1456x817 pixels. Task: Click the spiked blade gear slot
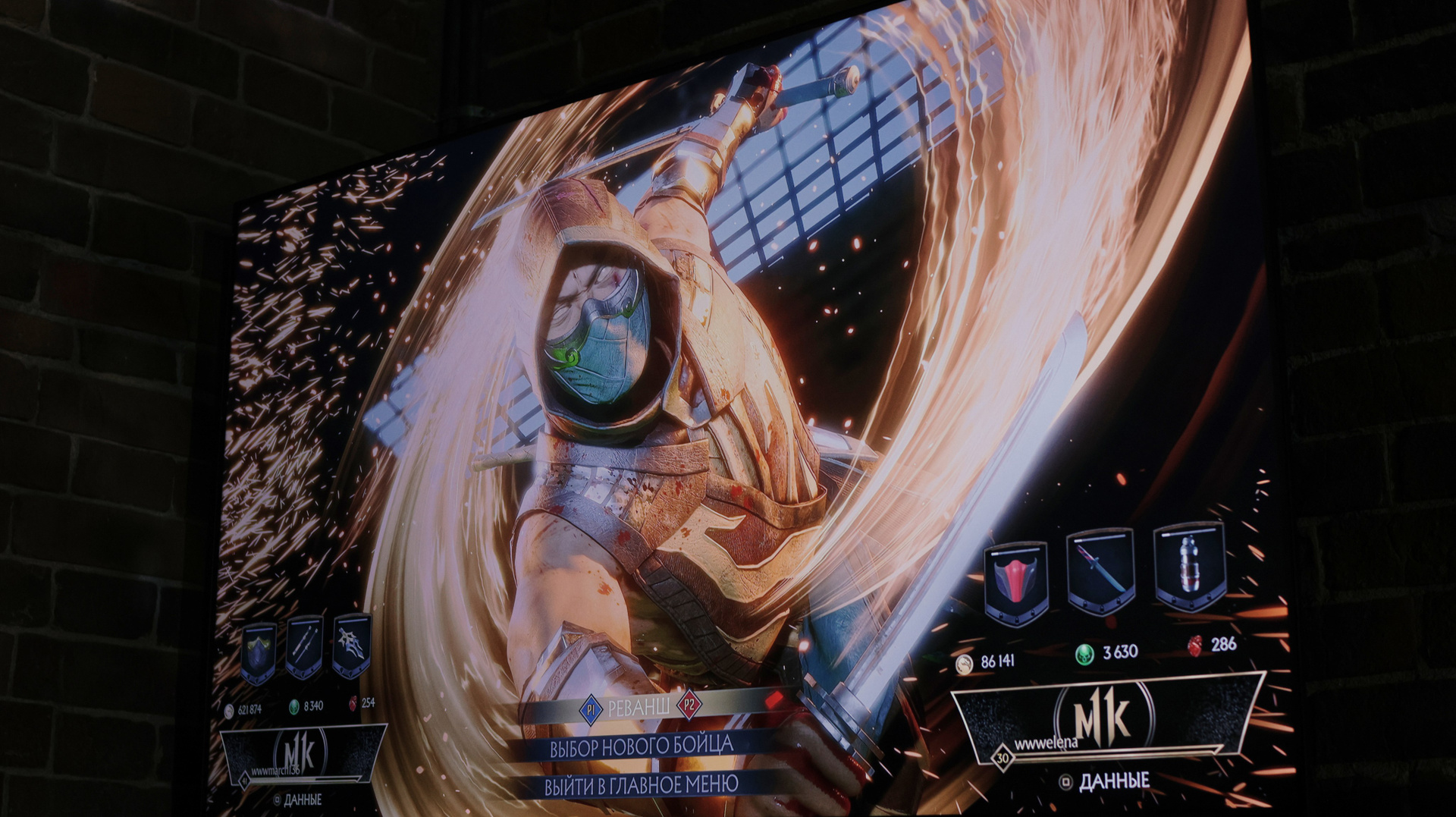[351, 645]
